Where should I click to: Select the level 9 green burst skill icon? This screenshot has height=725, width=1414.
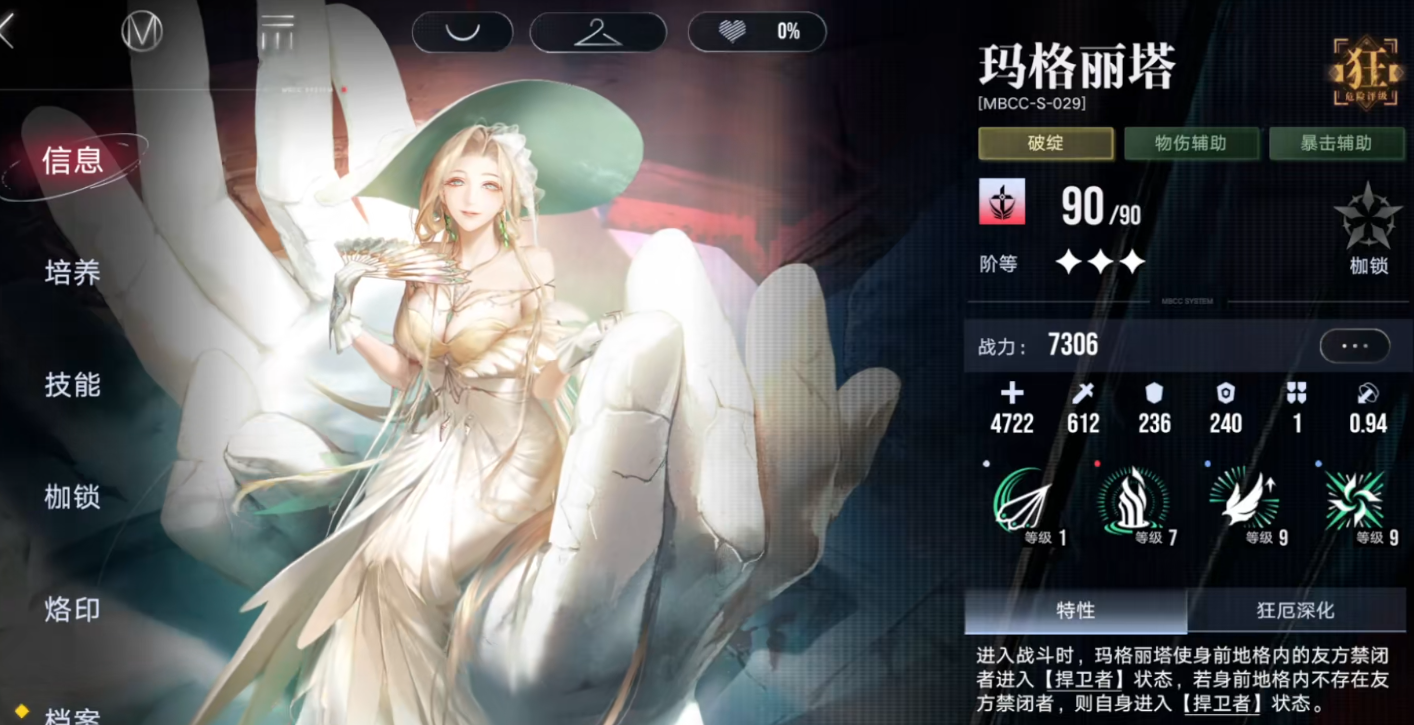[x=1356, y=505]
